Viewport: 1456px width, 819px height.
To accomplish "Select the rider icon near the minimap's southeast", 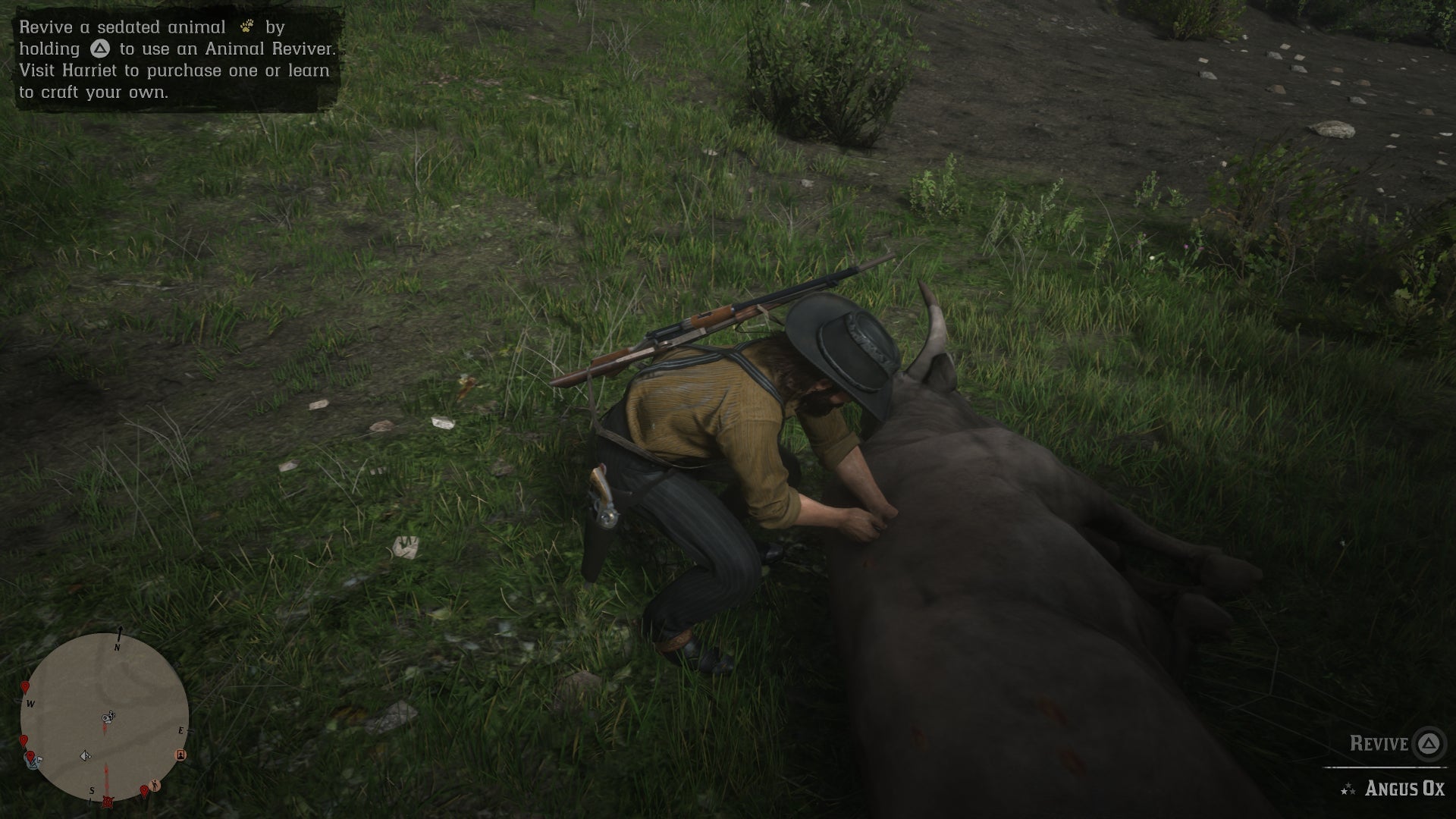I will click(154, 784).
